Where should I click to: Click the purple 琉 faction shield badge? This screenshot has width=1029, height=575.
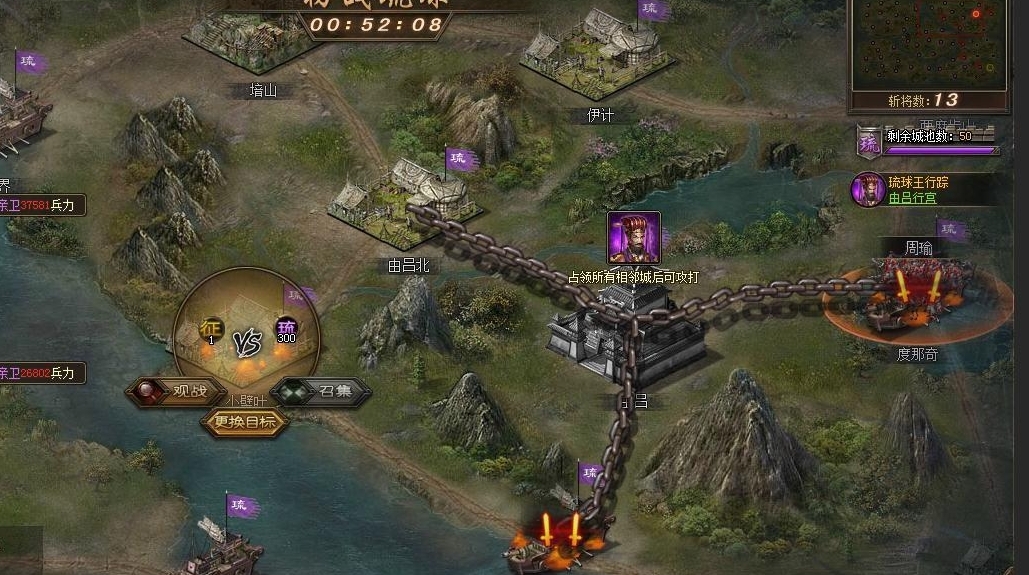(869, 142)
